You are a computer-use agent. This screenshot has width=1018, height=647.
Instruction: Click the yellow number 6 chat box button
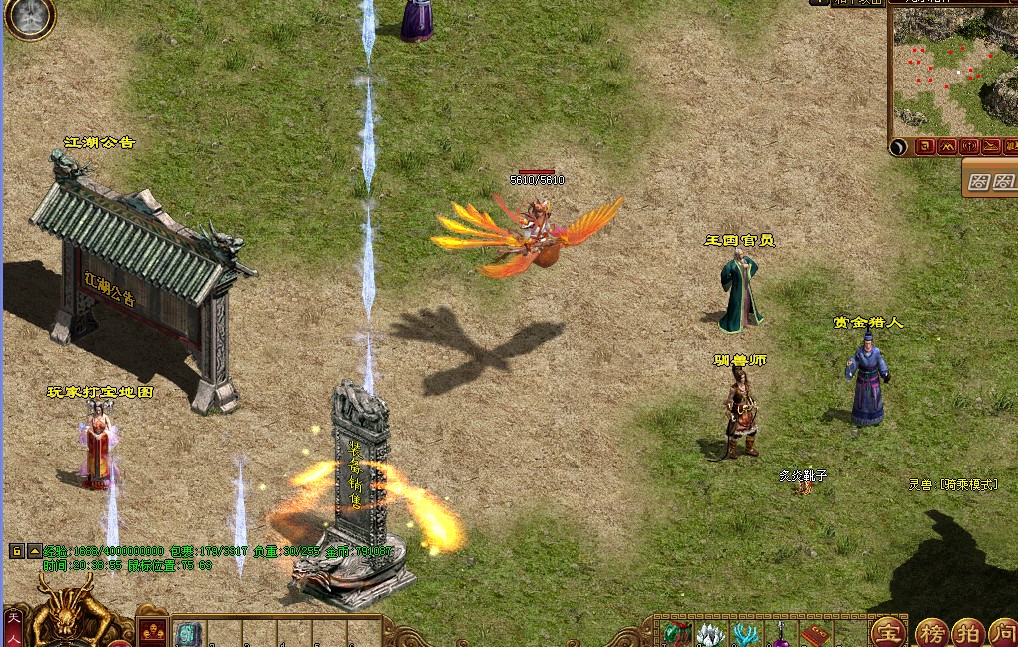pyautogui.click(x=17, y=550)
